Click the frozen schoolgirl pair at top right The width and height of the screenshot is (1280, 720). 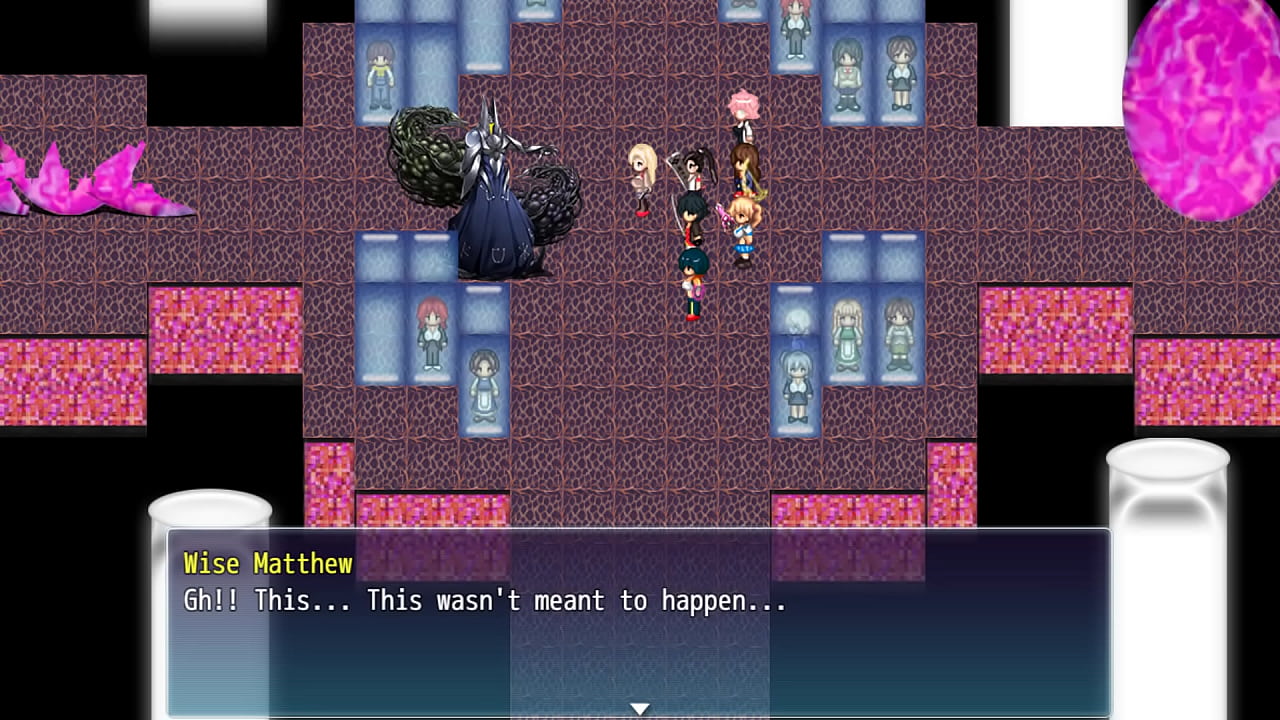point(875,70)
